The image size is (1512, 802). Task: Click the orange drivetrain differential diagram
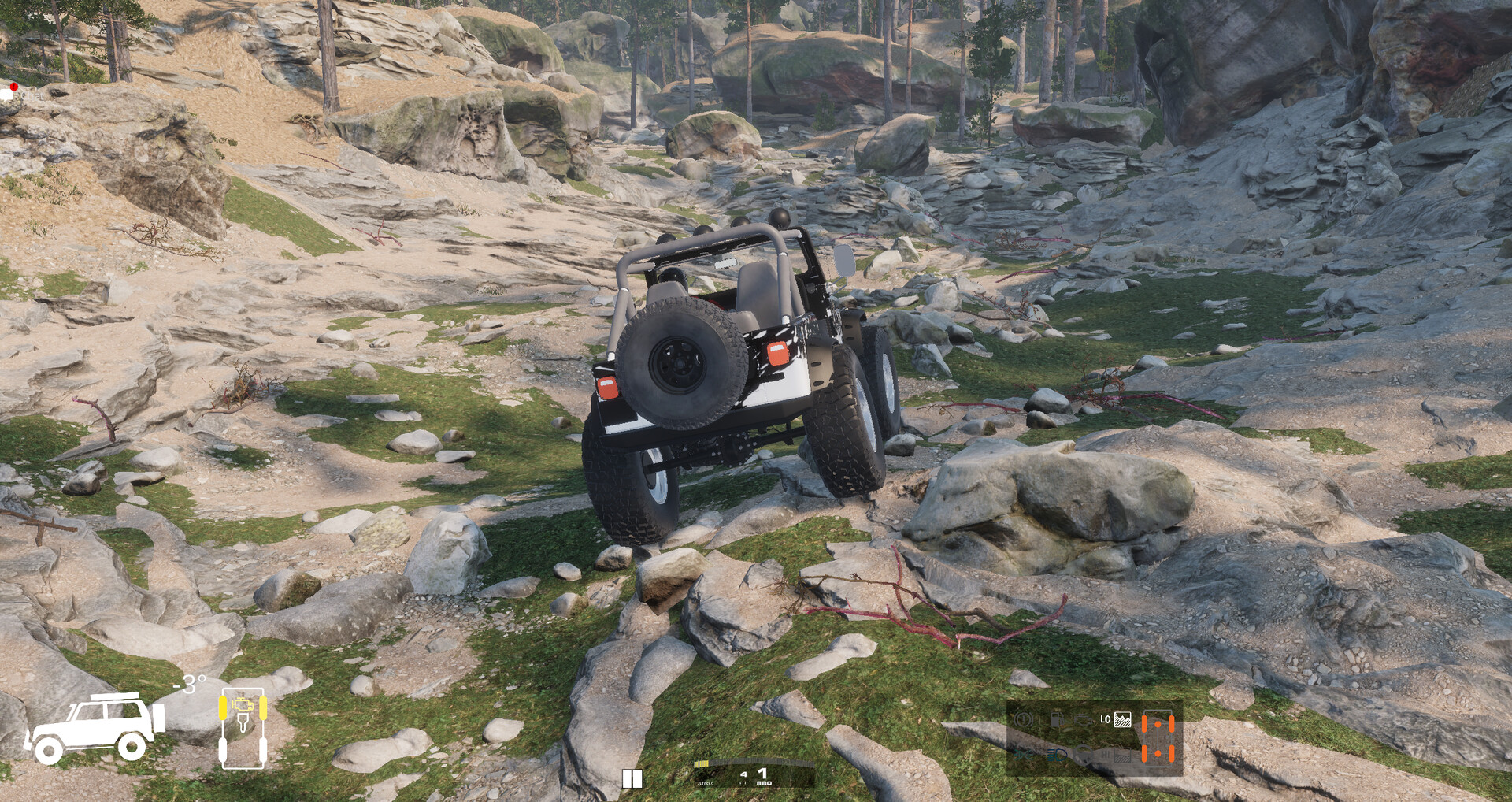[x=1158, y=738]
